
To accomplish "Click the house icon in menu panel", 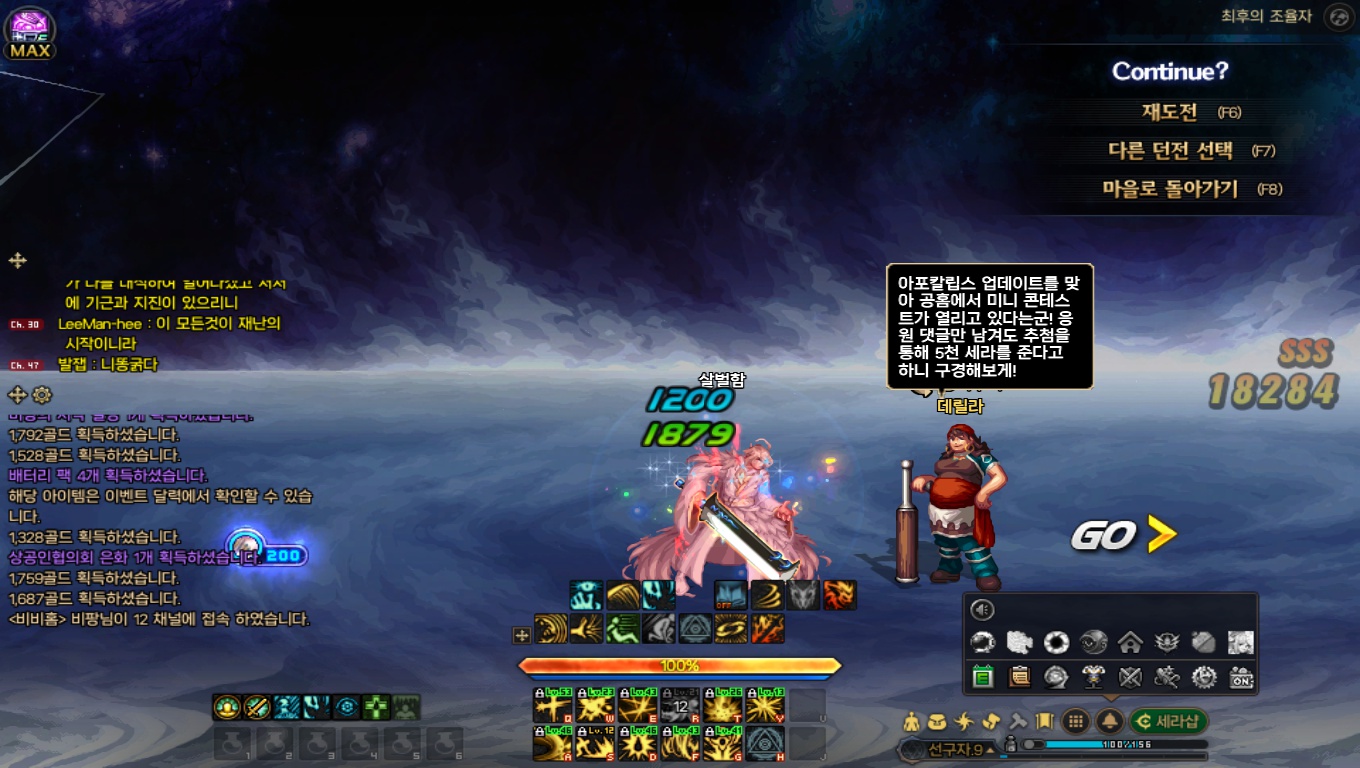I will pos(1130,642).
